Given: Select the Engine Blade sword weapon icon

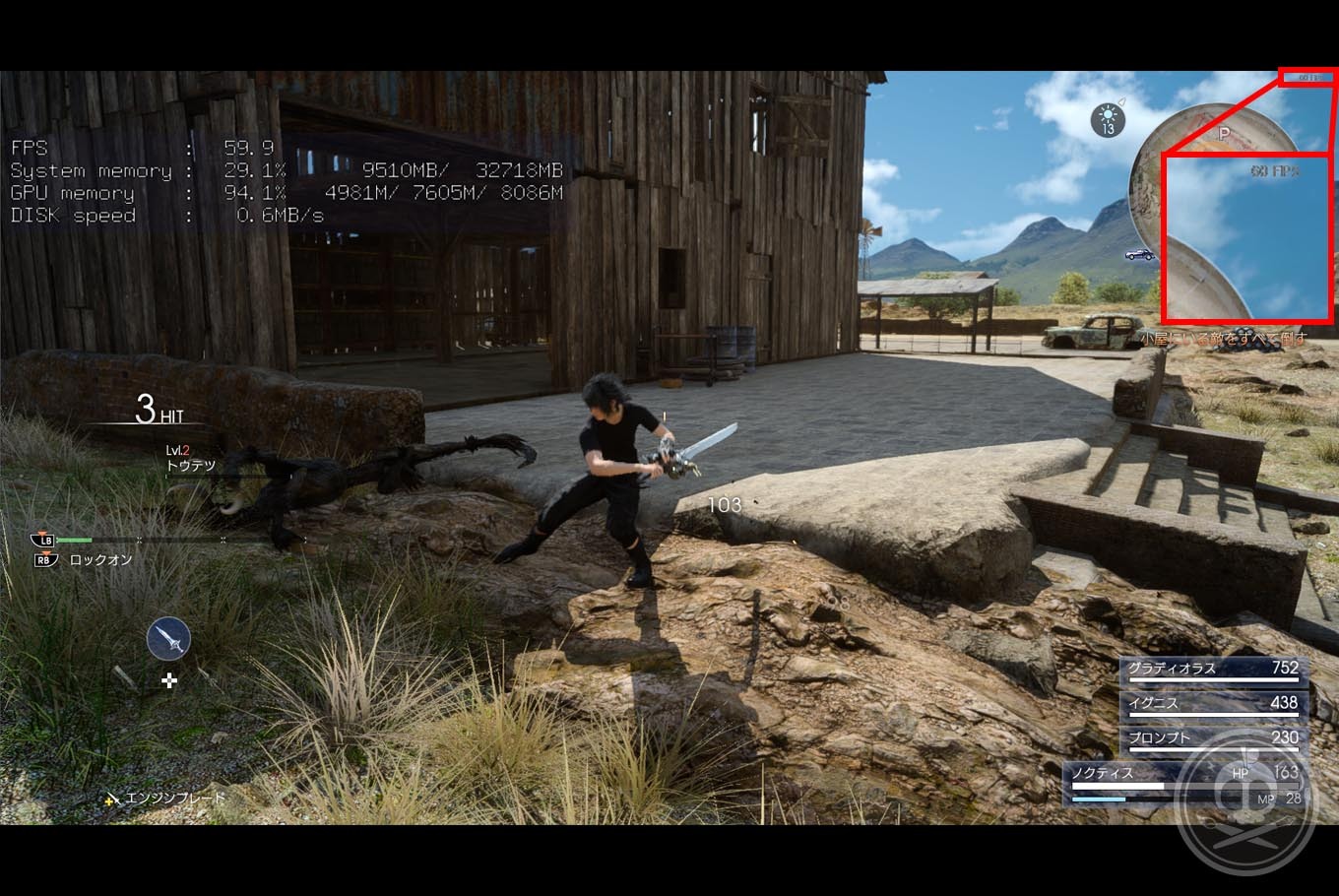Looking at the screenshot, I should point(168,639).
